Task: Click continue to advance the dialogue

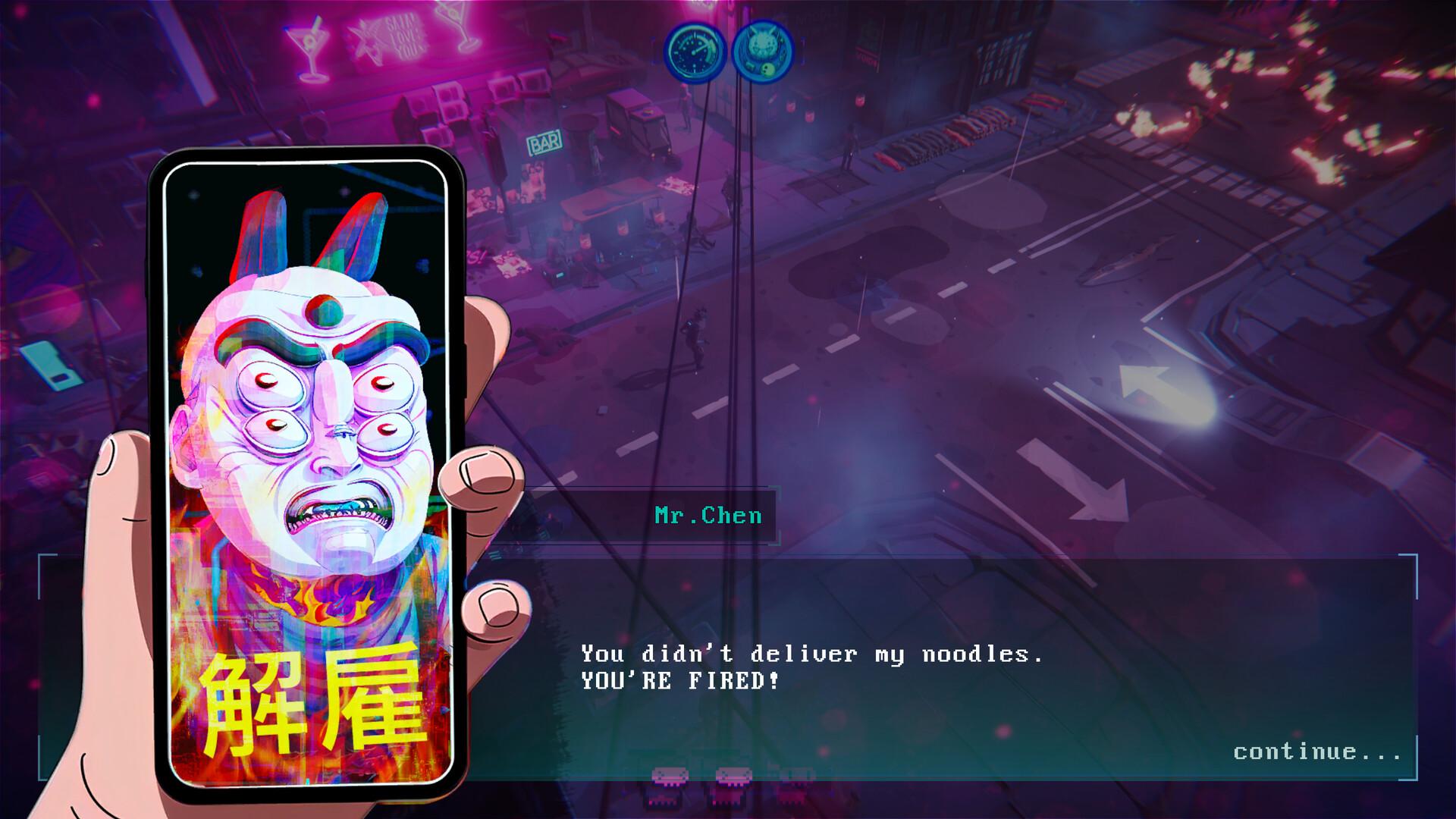Action: click(x=1317, y=752)
